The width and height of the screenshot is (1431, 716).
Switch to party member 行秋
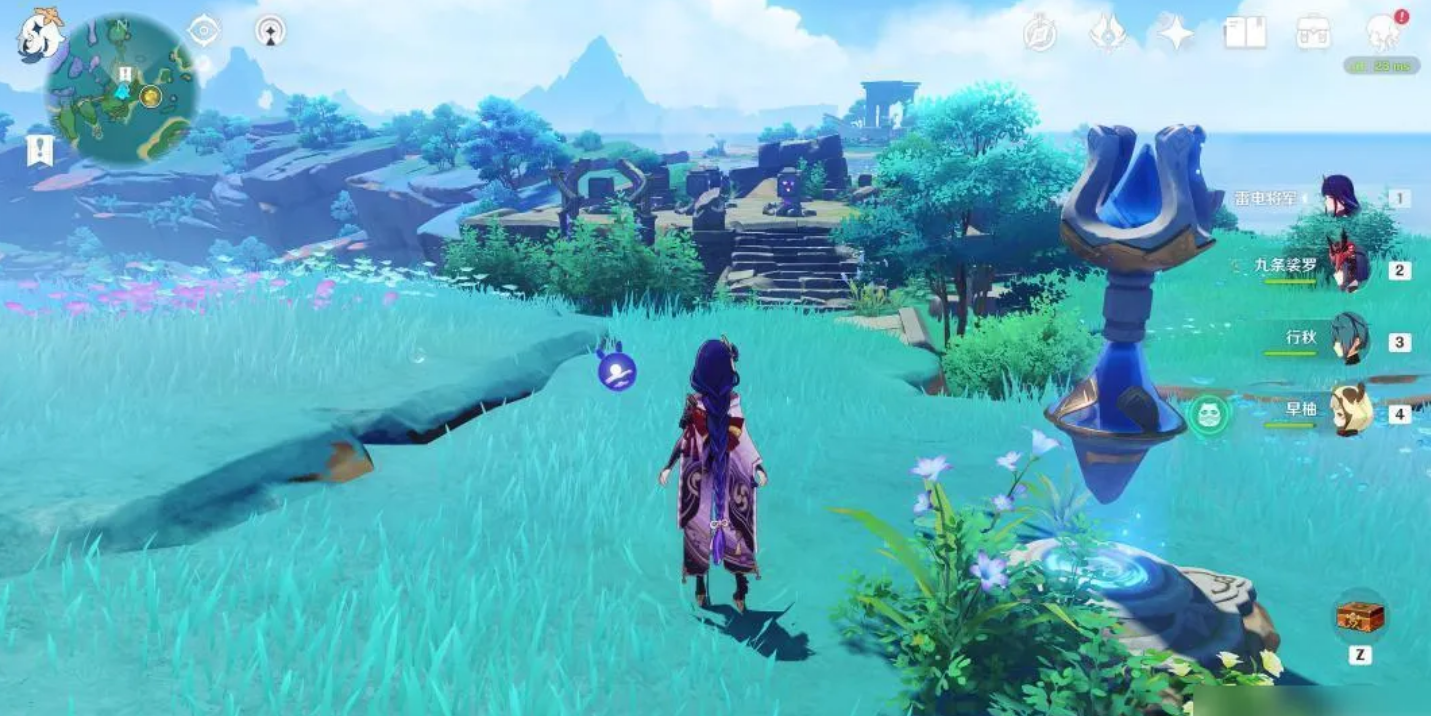[1348, 338]
